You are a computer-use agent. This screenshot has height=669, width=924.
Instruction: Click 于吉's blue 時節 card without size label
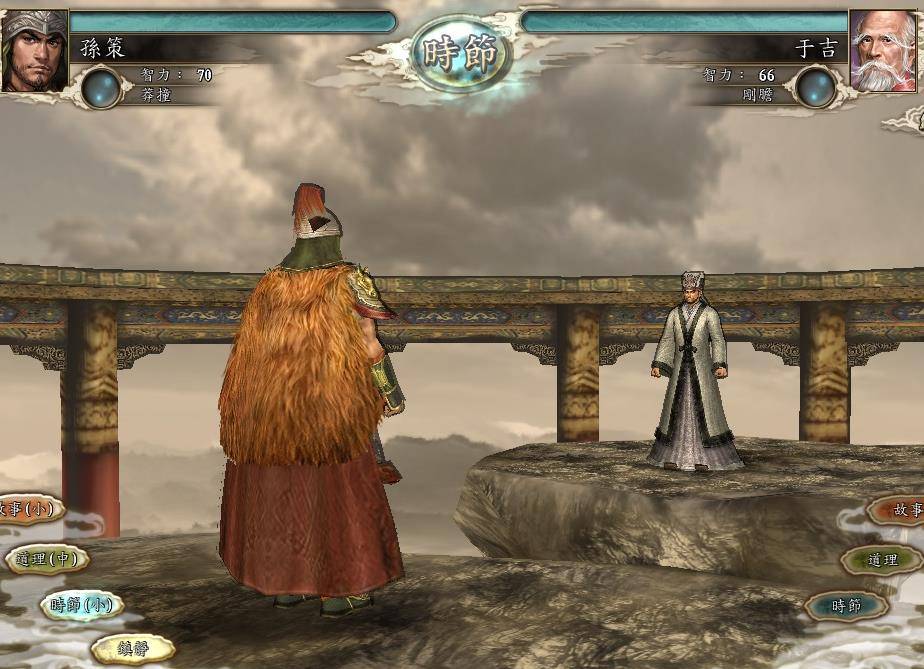846,605
